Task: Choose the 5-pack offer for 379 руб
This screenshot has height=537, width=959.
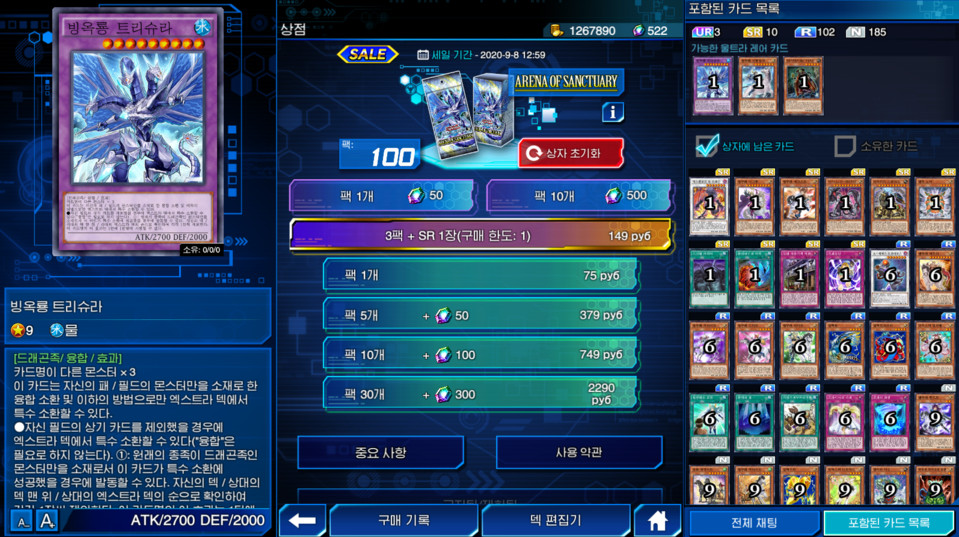Action: coord(480,315)
